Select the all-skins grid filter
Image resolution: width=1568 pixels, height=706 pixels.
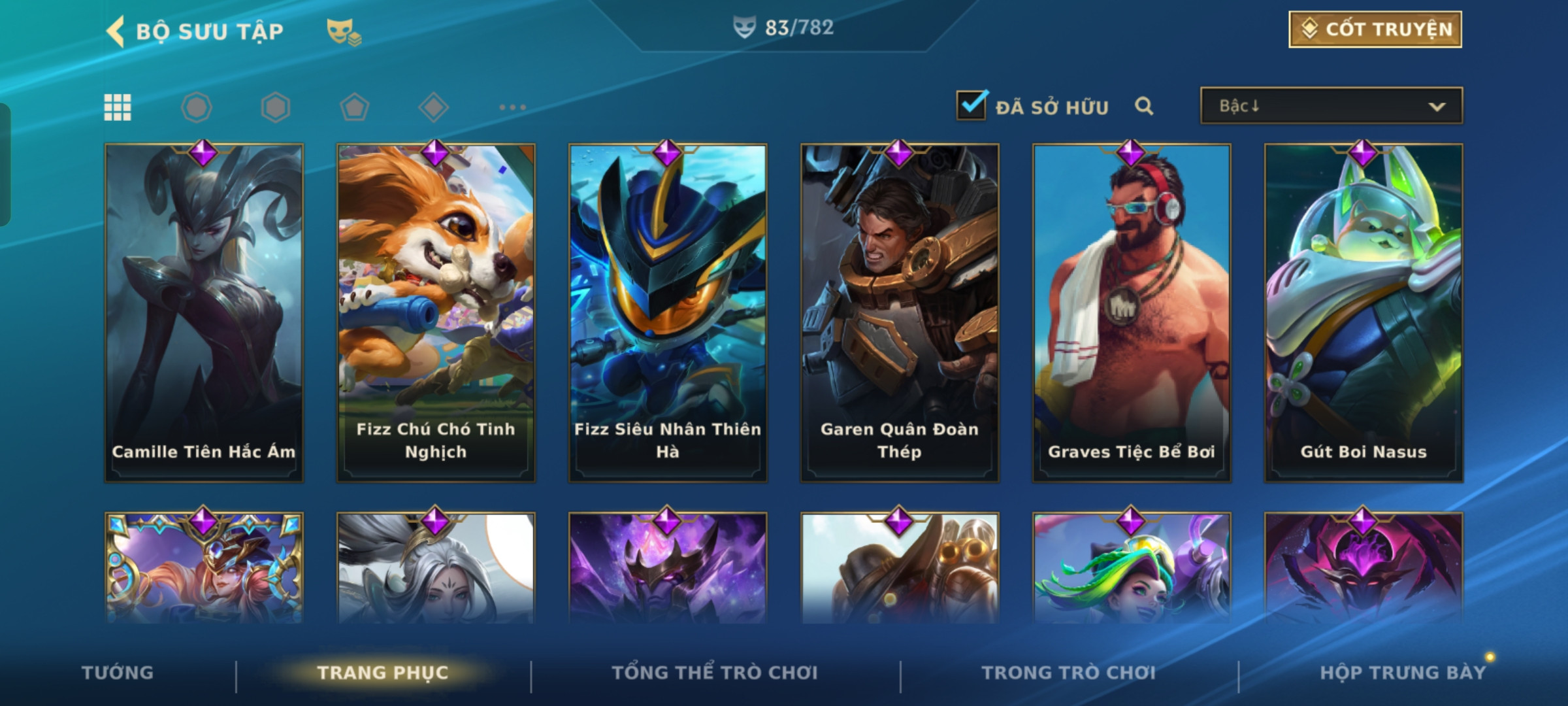(118, 107)
